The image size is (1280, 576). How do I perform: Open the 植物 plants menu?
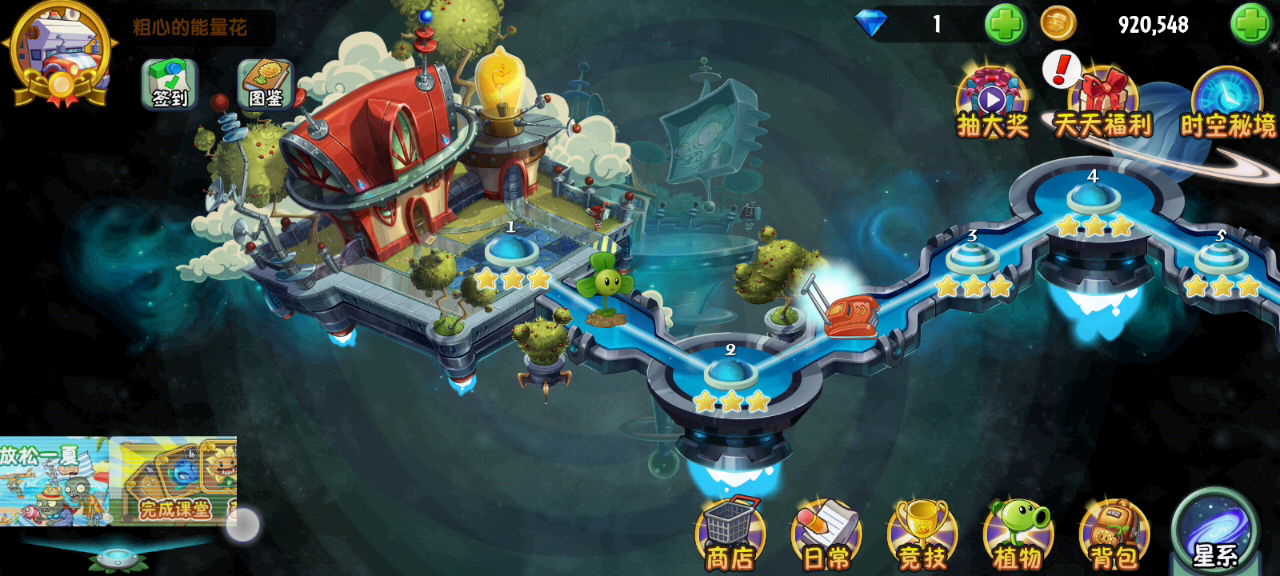click(x=1018, y=533)
